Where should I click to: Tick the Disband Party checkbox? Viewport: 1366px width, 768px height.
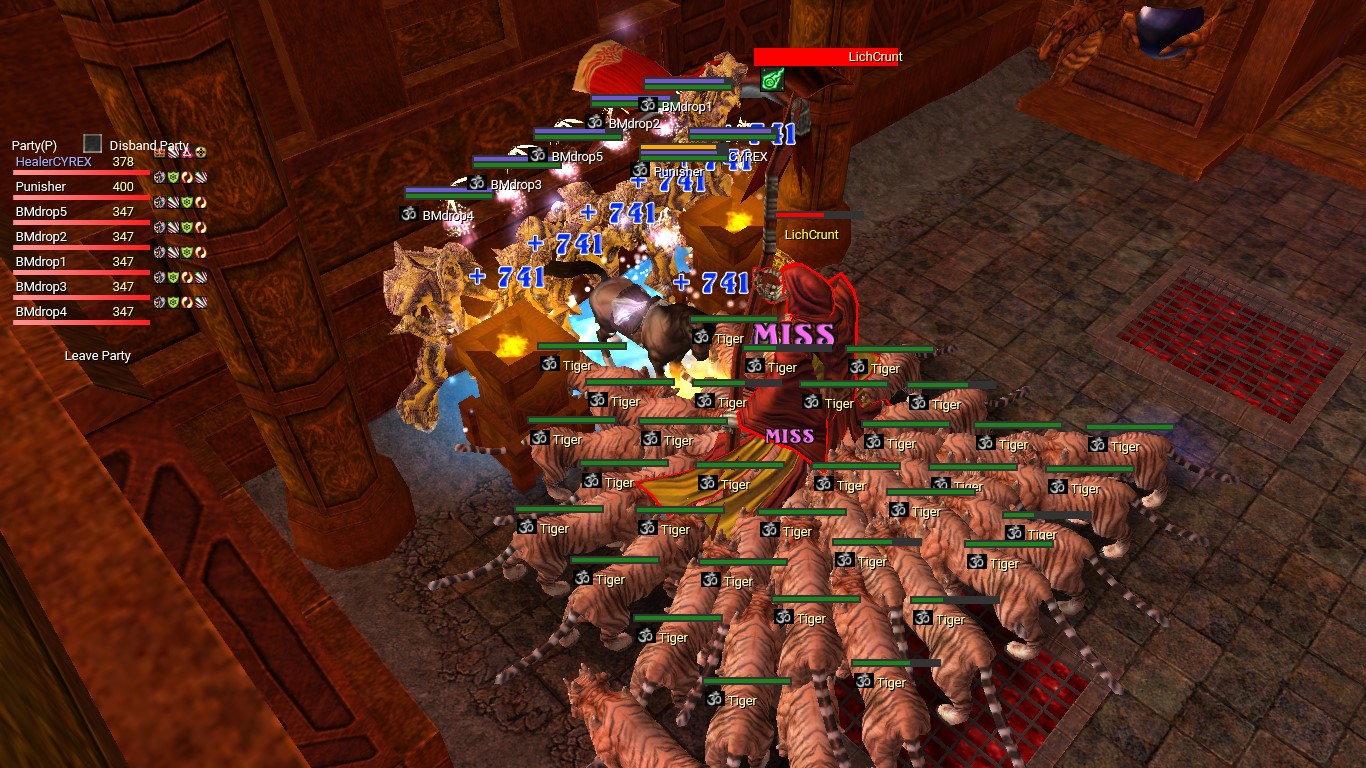(93, 144)
